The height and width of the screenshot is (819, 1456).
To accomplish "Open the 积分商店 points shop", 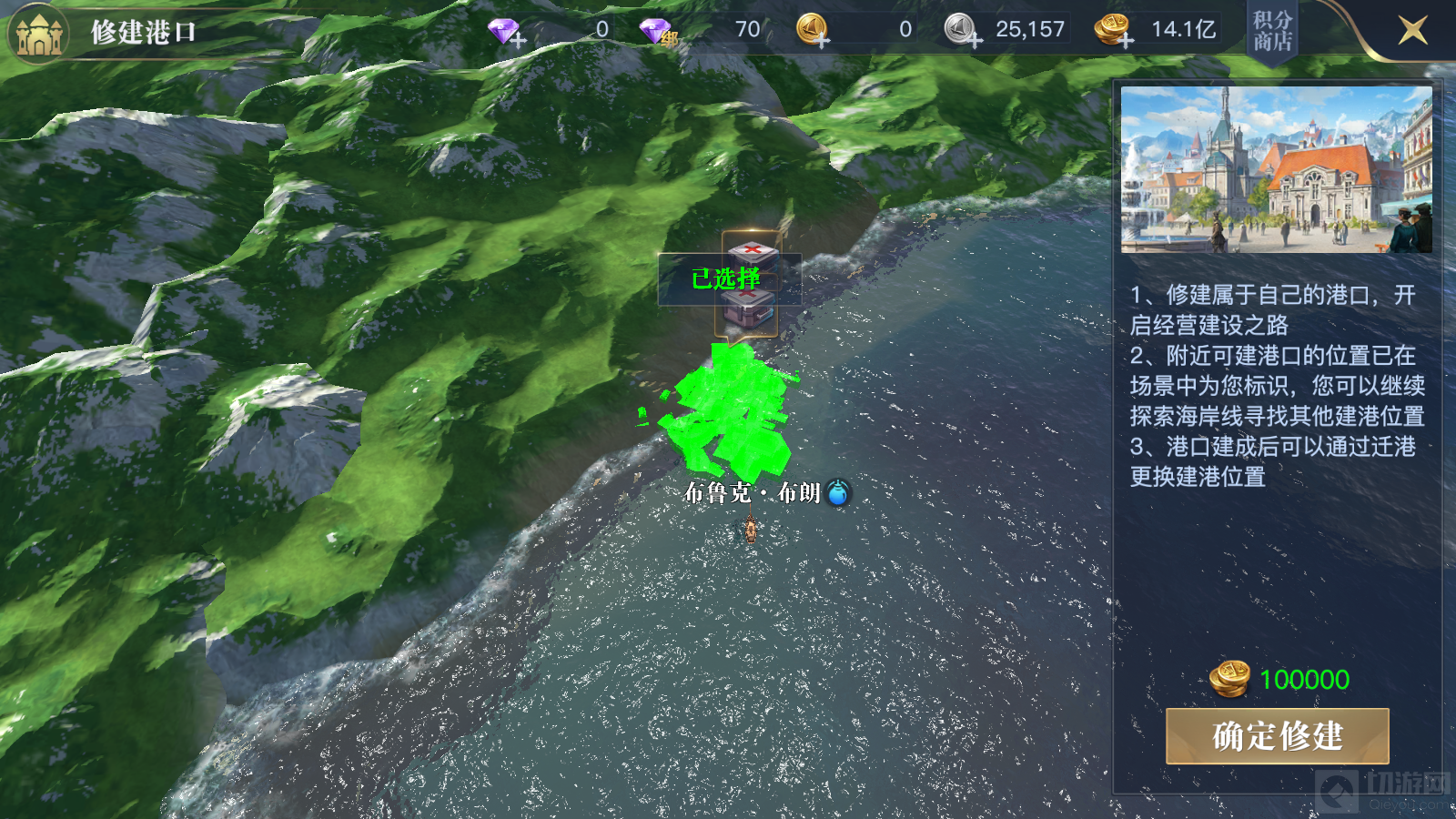I will (1272, 31).
